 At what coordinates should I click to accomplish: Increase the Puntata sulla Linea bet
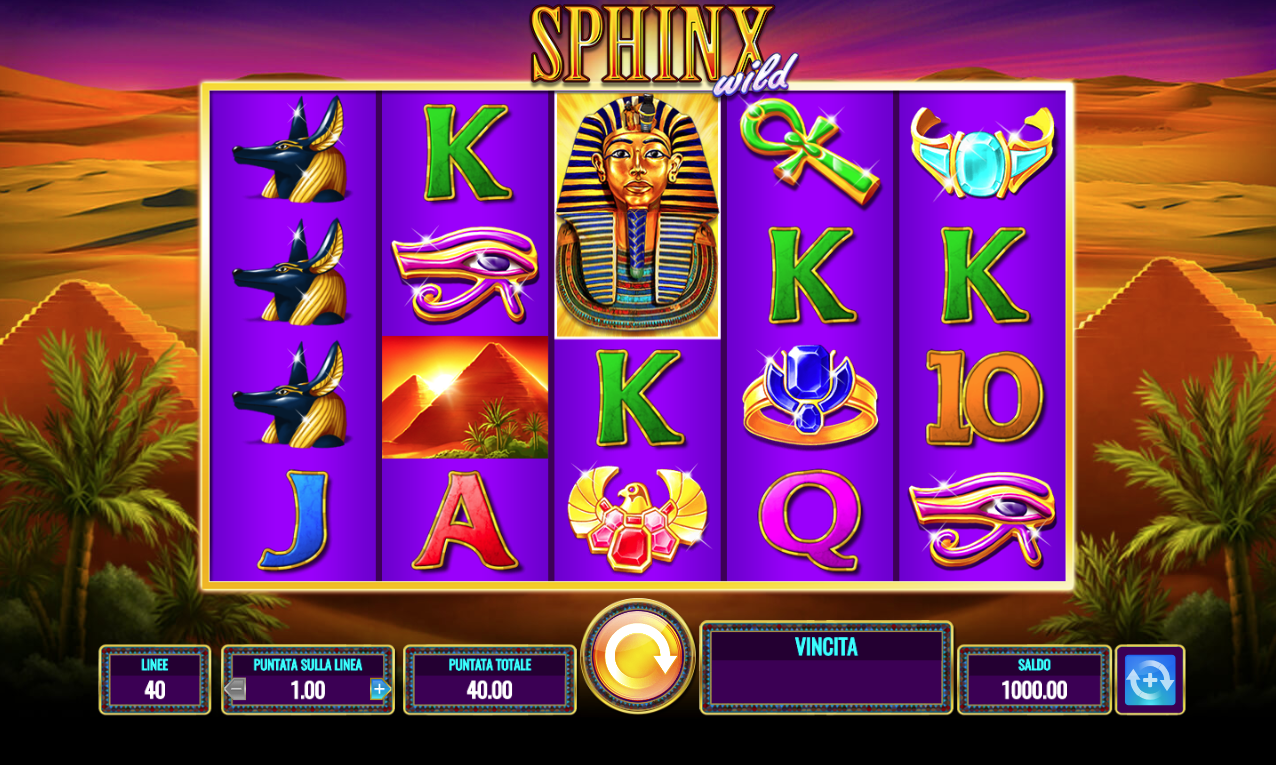tap(379, 689)
